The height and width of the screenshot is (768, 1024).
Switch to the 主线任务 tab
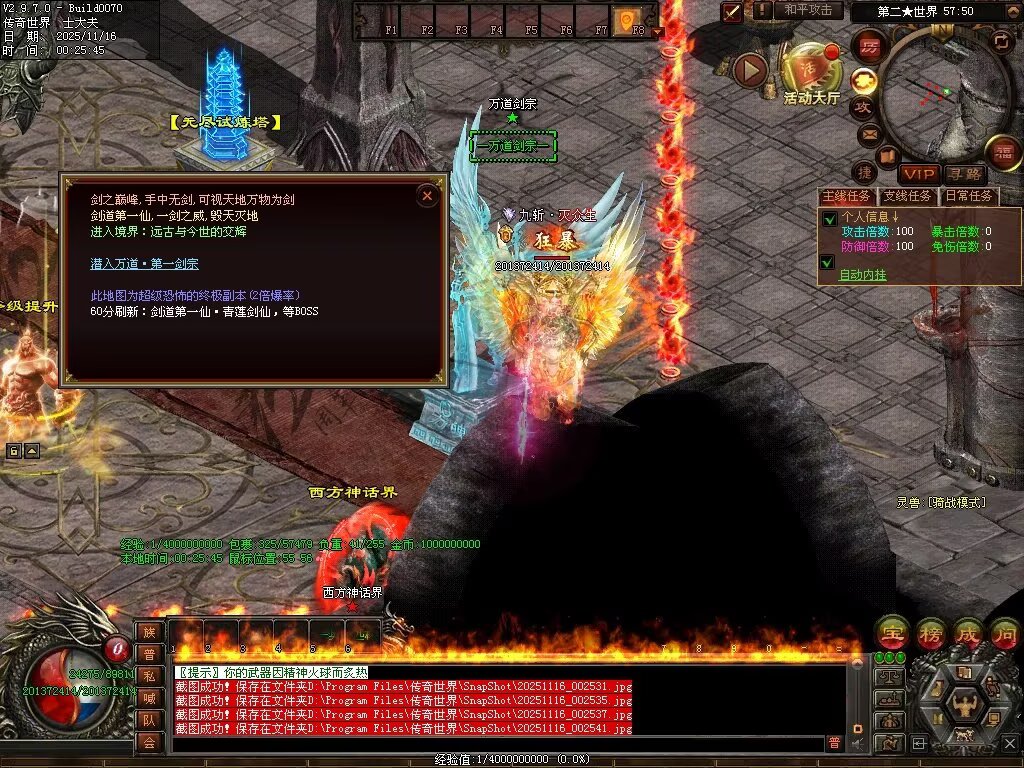pyautogui.click(x=847, y=196)
